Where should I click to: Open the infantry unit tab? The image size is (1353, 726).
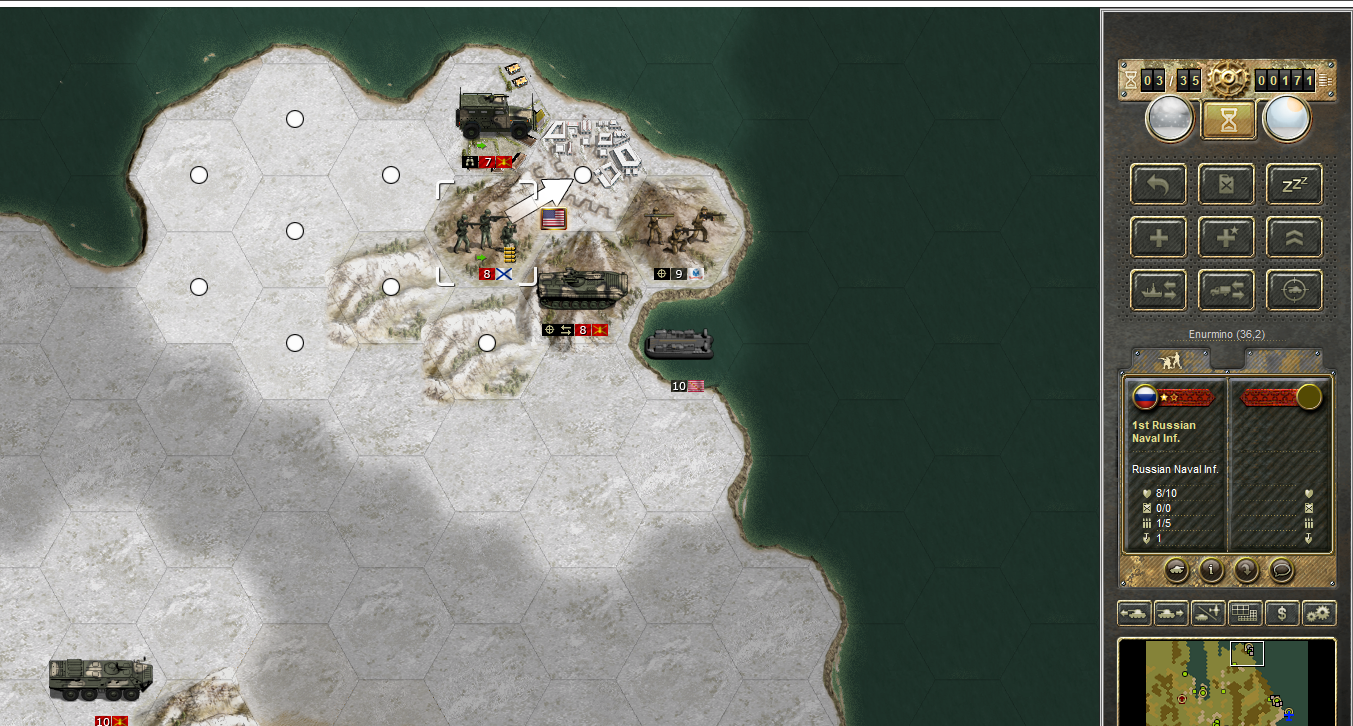(x=1168, y=359)
